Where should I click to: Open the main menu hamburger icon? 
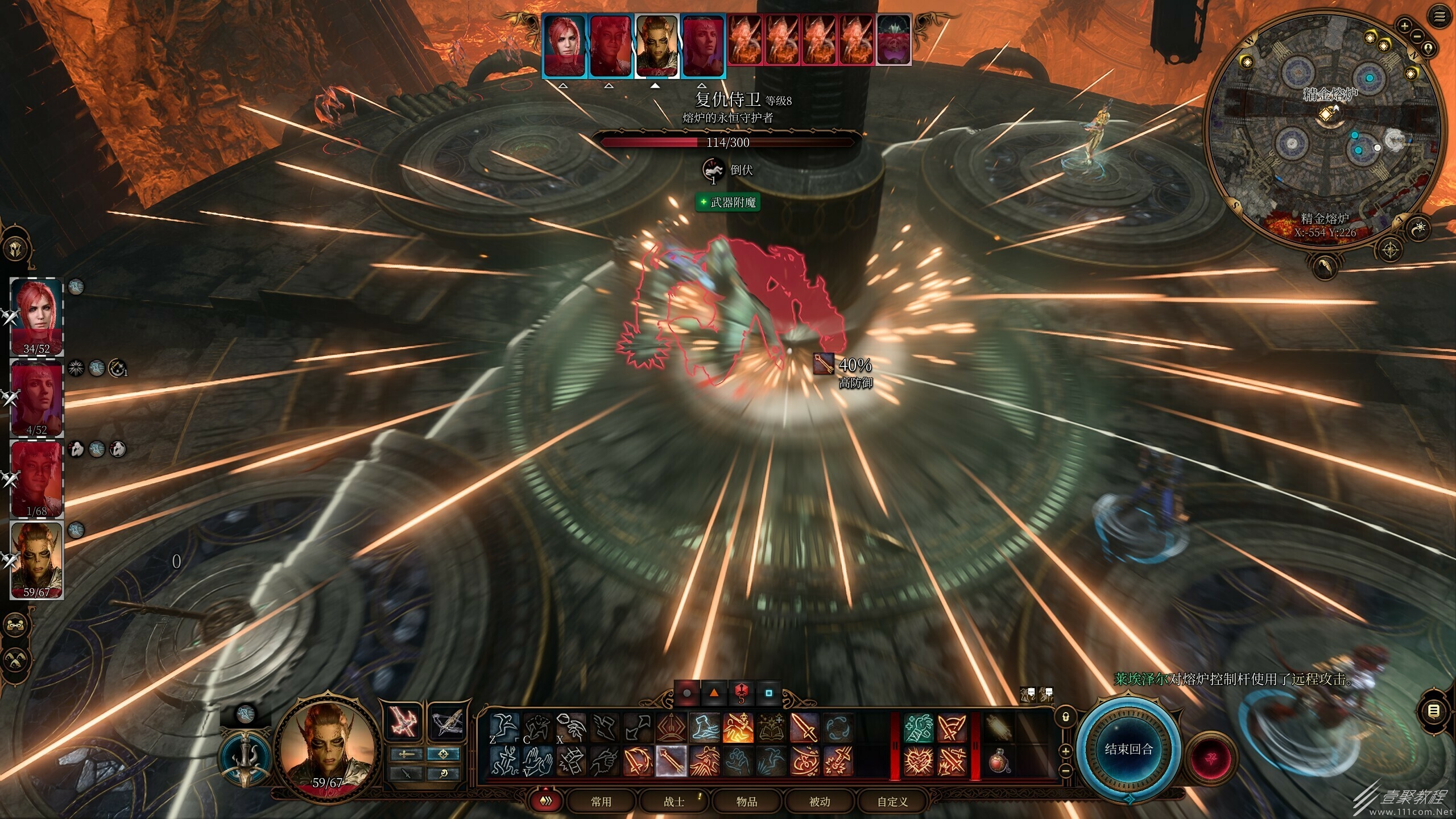1440,16
